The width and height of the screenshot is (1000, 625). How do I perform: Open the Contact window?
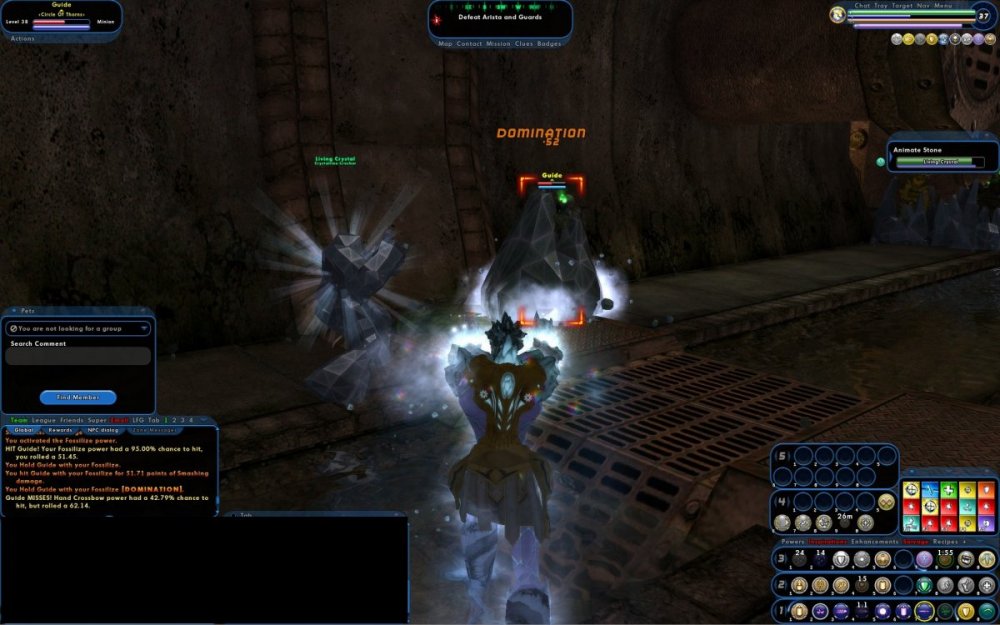coord(468,44)
